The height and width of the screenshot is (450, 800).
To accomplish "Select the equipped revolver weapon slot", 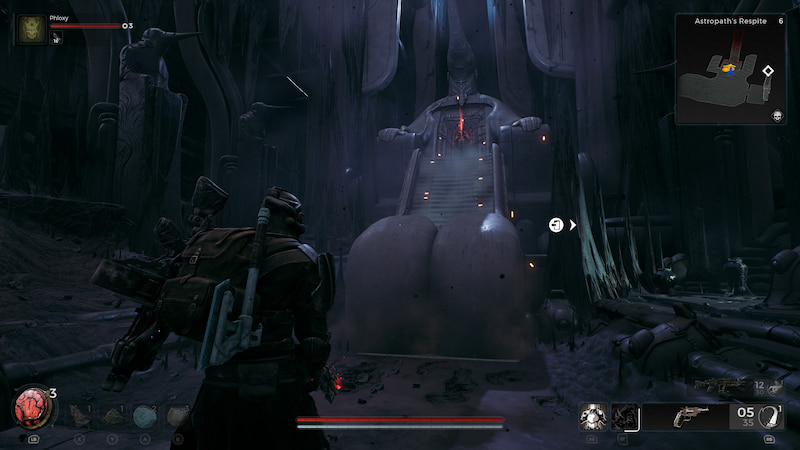I will (690, 416).
